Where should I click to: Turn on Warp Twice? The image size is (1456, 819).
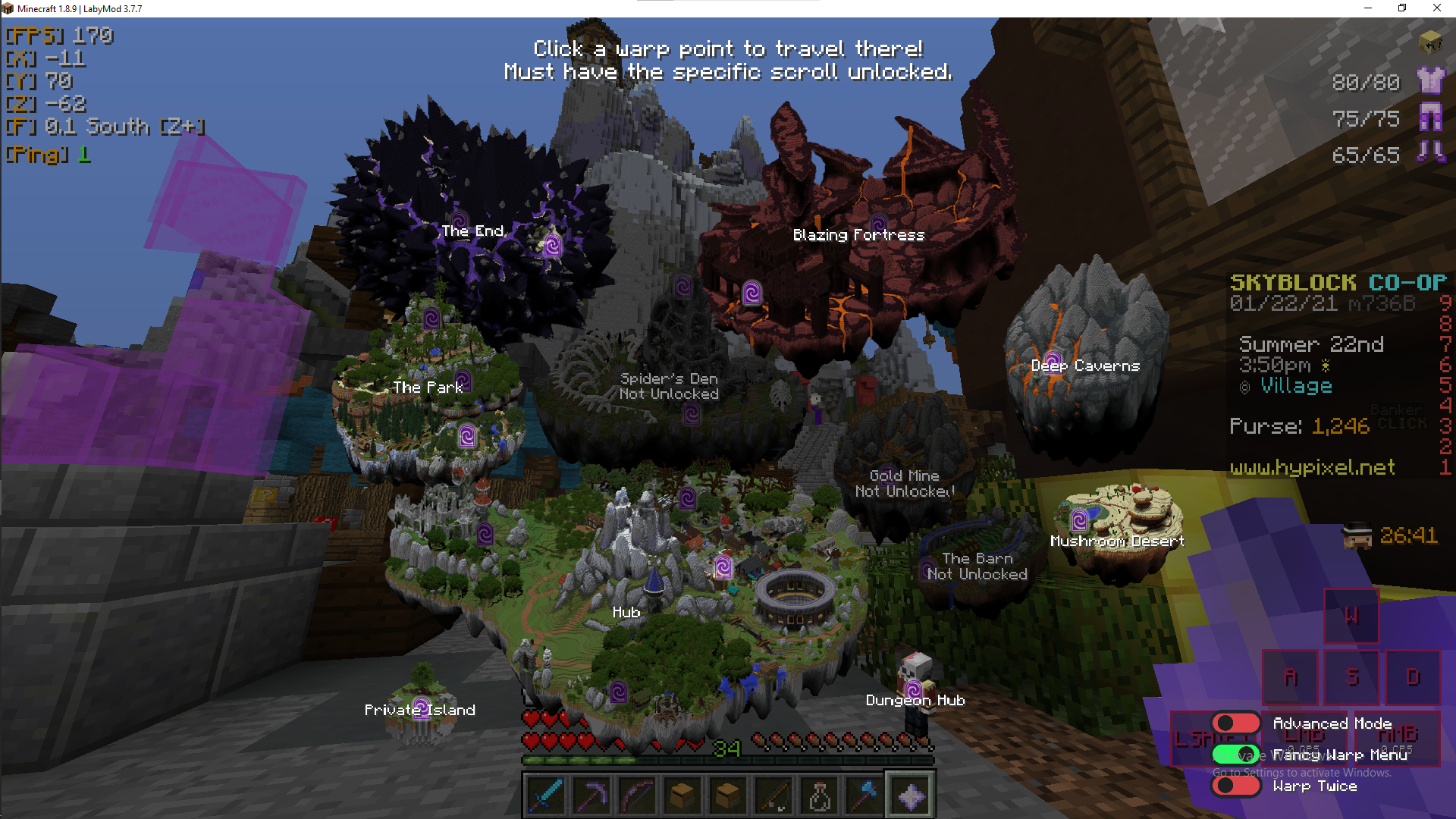(x=1236, y=786)
